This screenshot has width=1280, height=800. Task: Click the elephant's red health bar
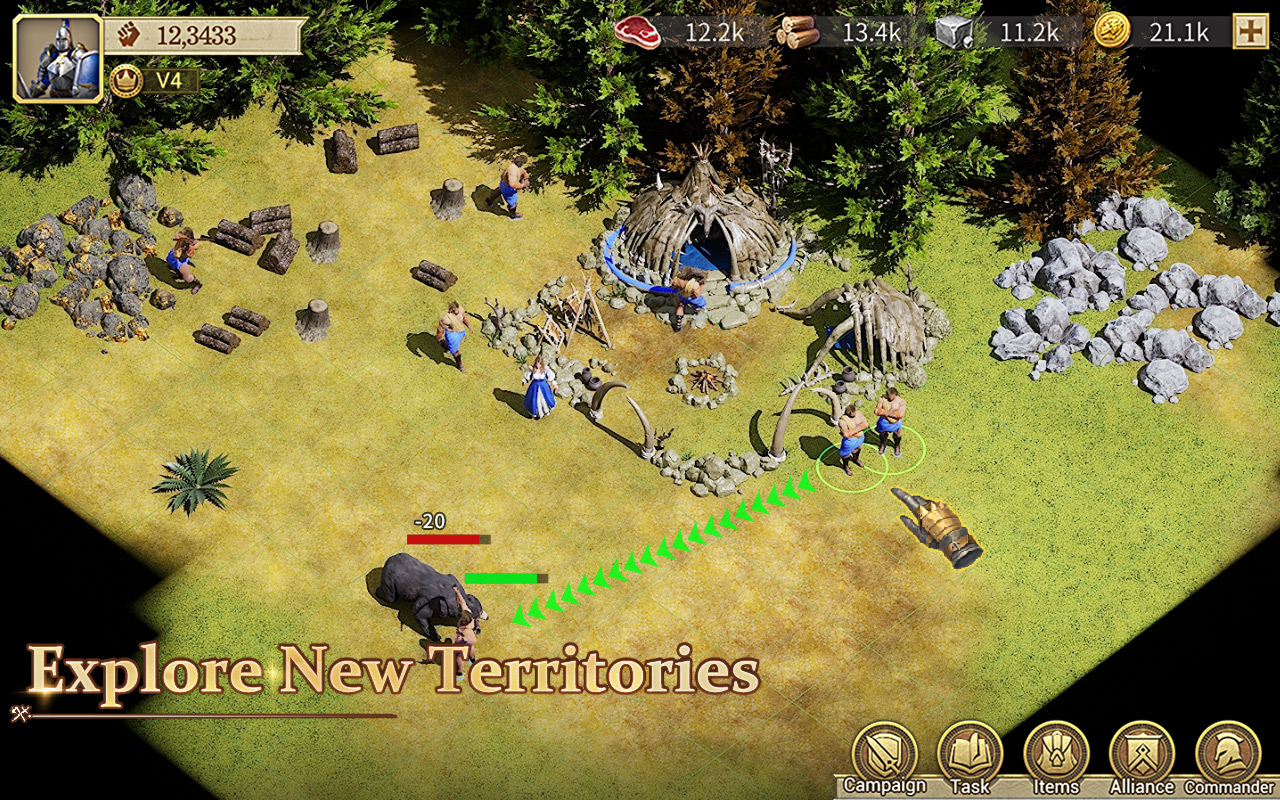[447, 538]
